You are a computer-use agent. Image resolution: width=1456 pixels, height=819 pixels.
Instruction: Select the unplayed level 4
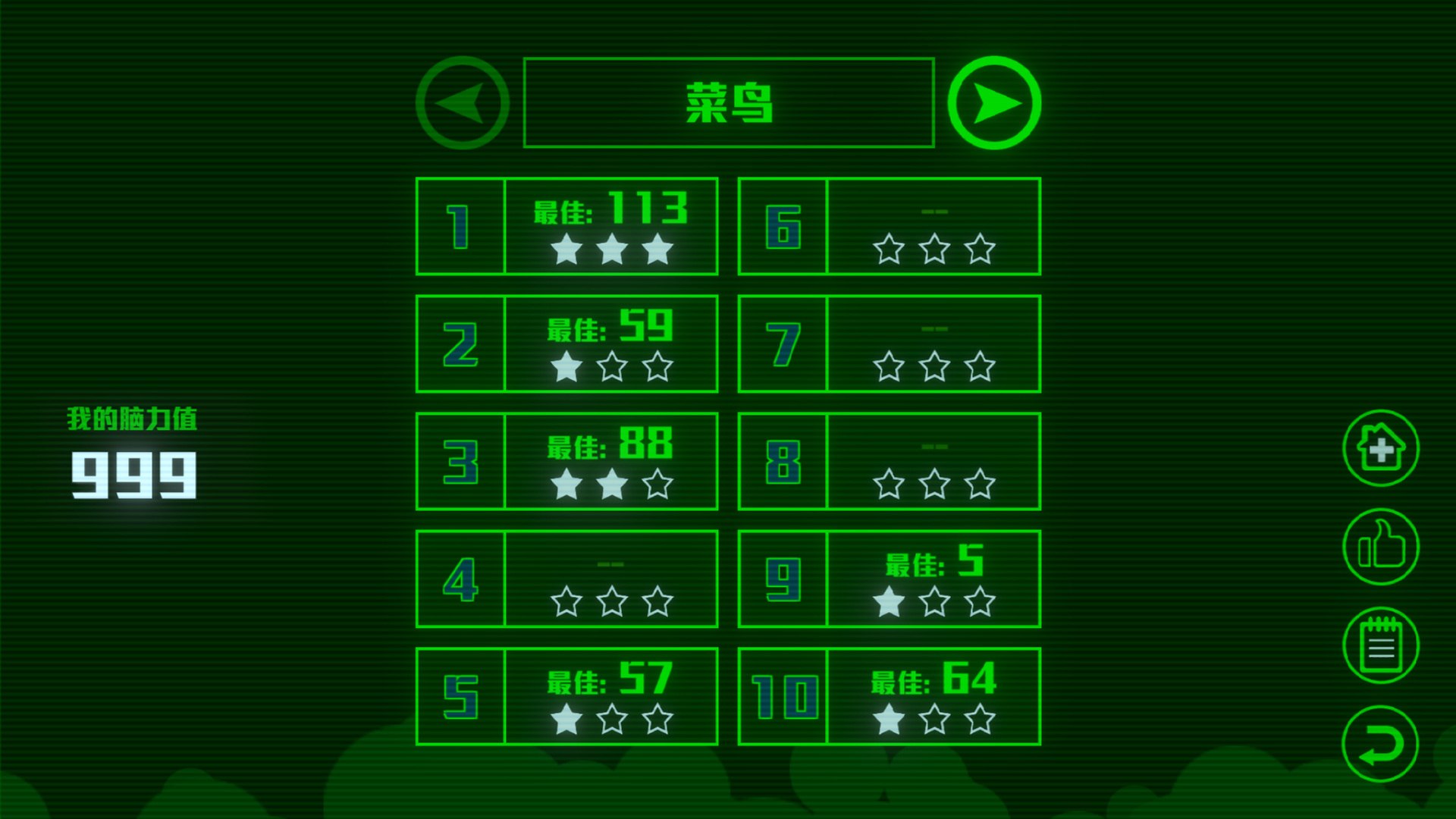[567, 577]
